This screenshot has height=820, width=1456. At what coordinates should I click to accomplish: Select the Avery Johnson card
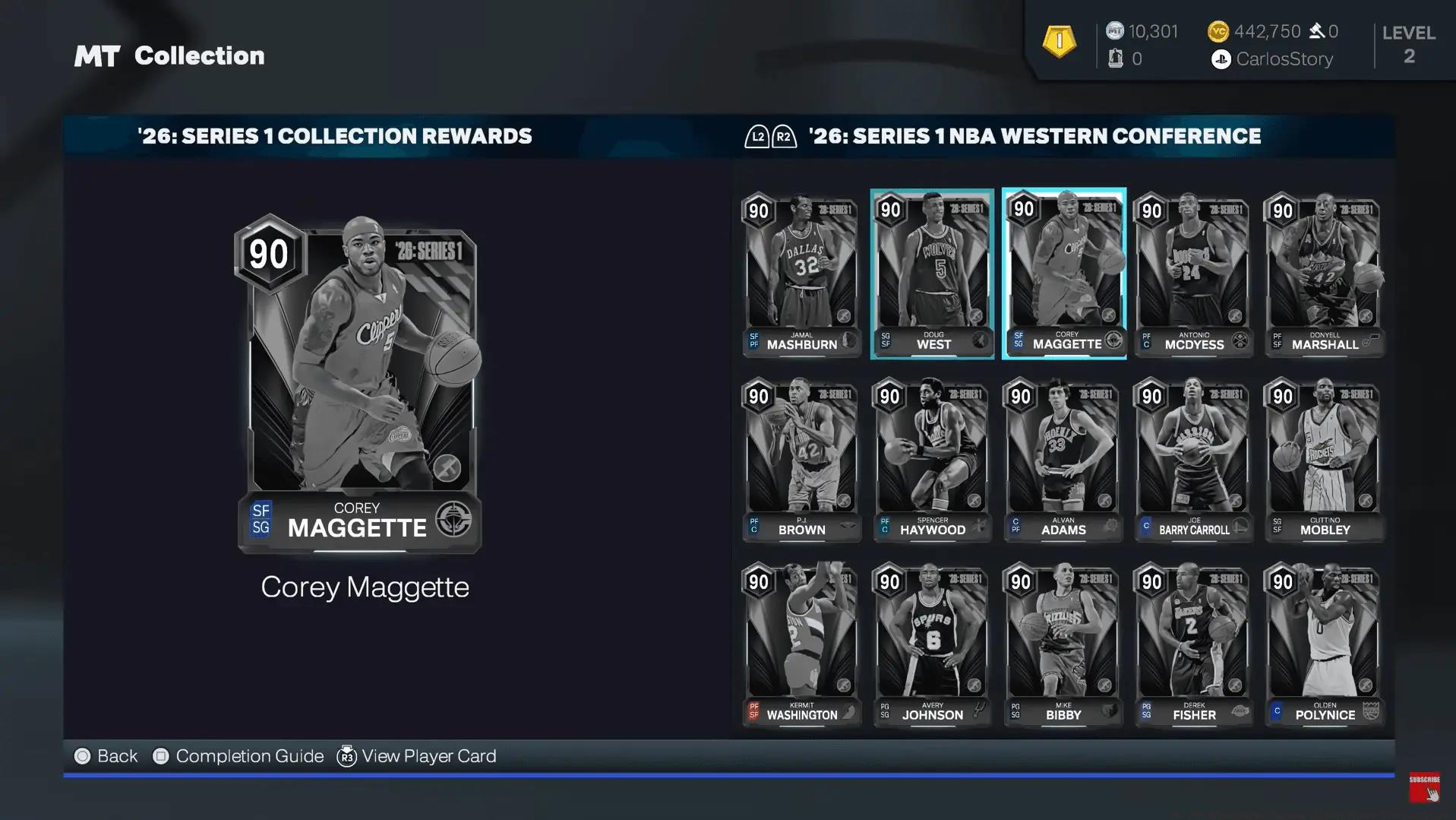click(x=932, y=644)
